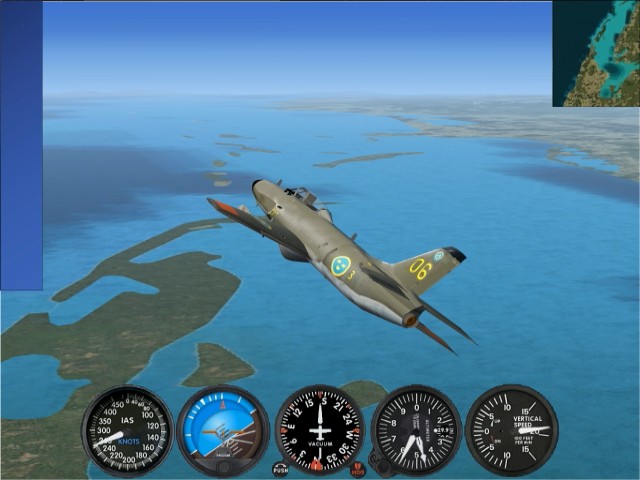640x480 pixels.
Task: Open the terrain minimap
Action: click(596, 53)
